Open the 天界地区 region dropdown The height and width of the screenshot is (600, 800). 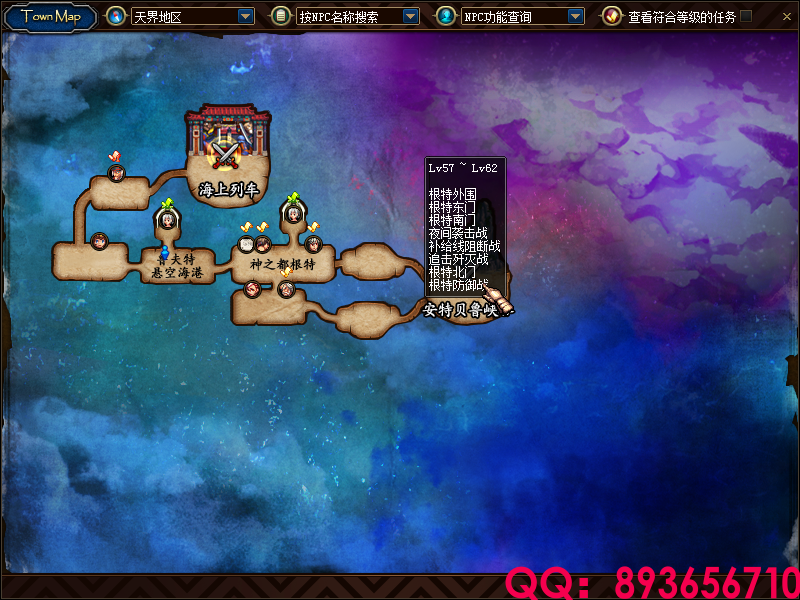coord(246,16)
